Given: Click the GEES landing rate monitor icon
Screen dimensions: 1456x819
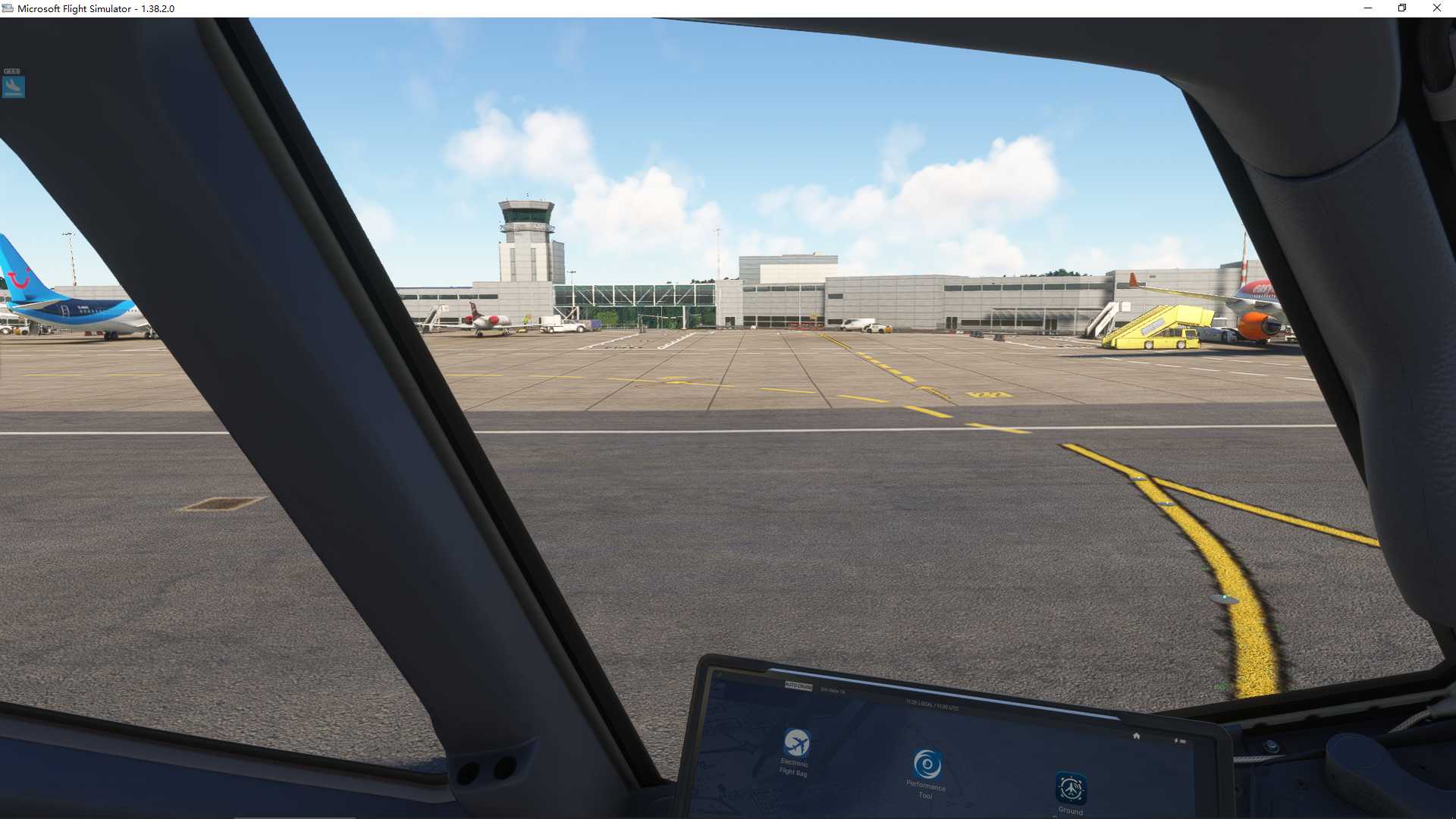Looking at the screenshot, I should coord(14,86).
